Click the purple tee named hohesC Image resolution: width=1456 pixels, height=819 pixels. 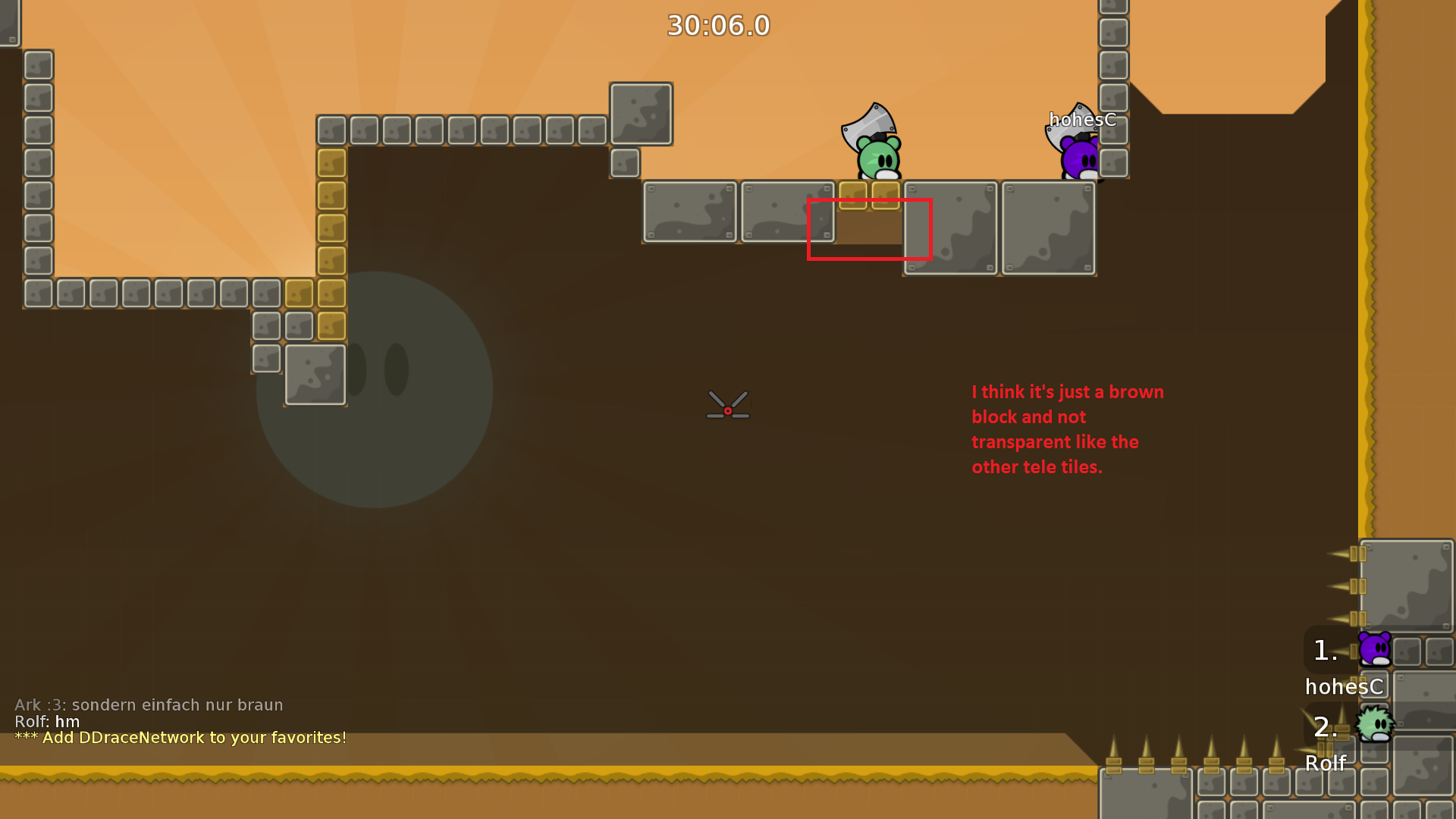1077,159
